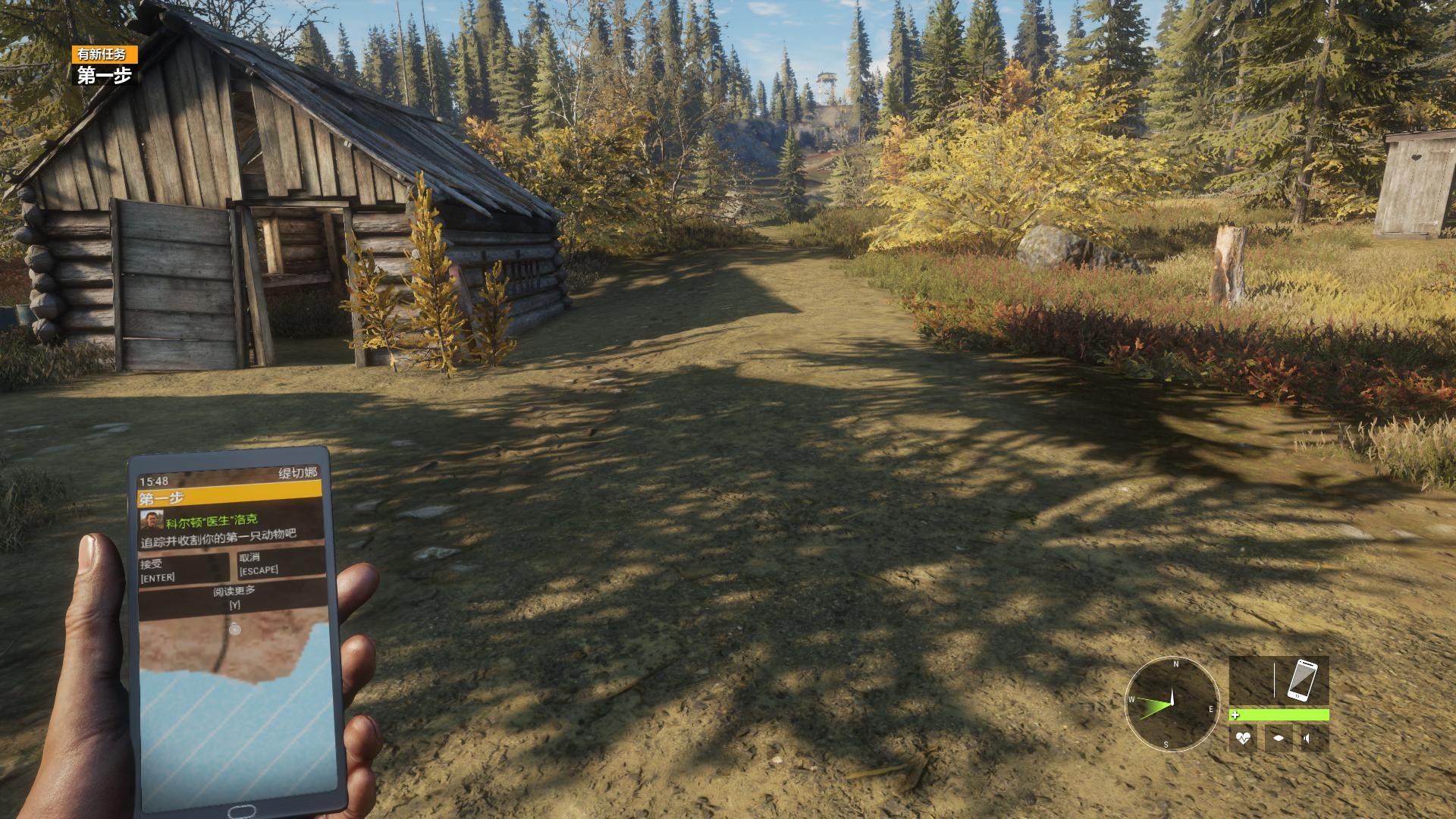Open 阅读更多 to read more
Screen dimensions: 1456x819
pos(234,597)
